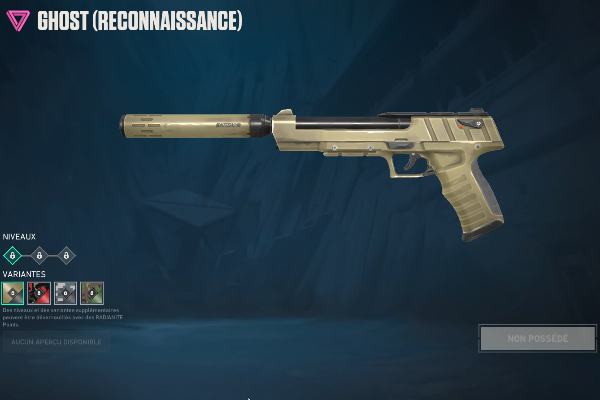The height and width of the screenshot is (400, 600).
Task: Select the tan sand variant swatch
Action: tap(13, 293)
